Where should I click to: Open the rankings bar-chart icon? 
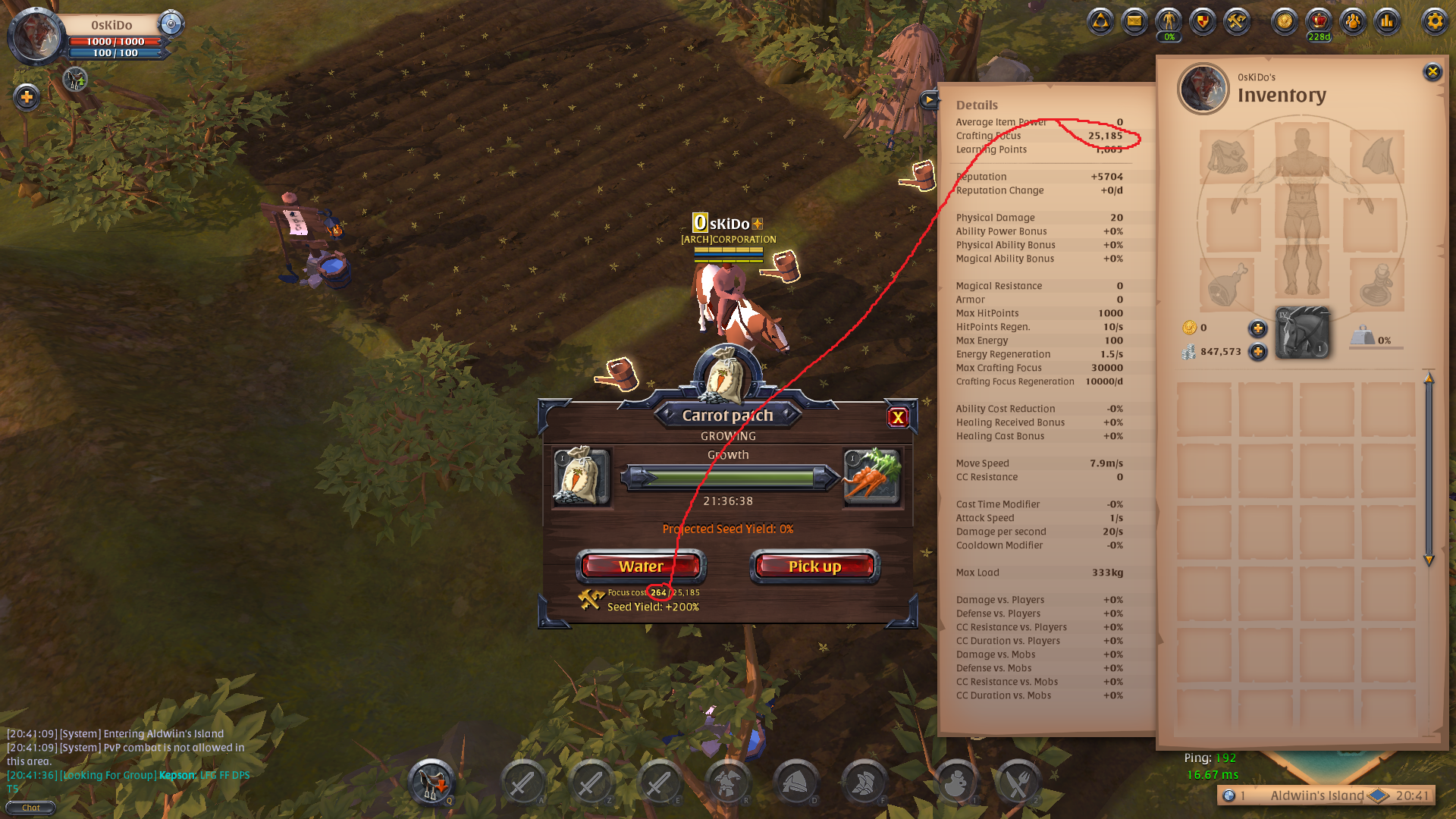(x=1388, y=23)
